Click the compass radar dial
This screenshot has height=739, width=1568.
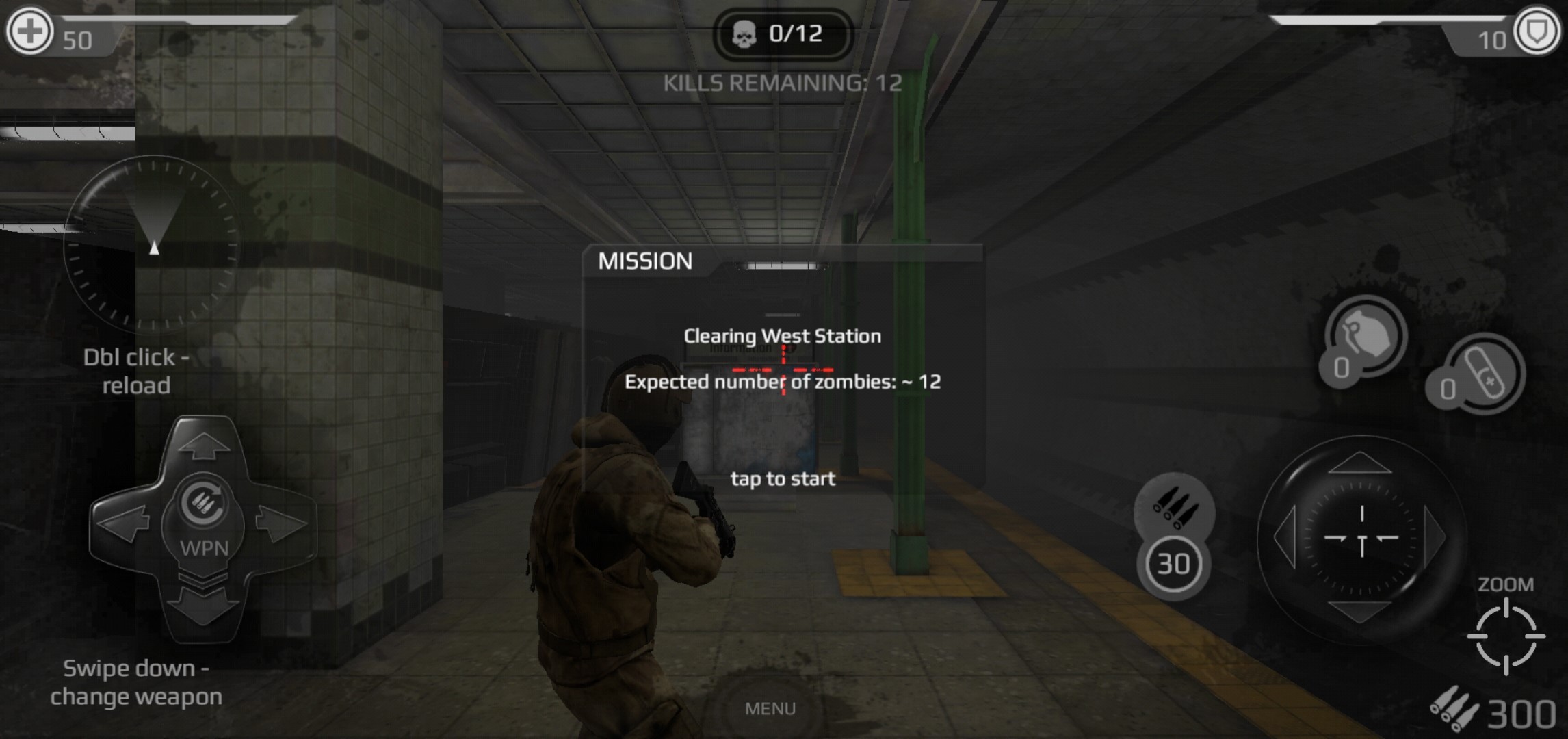152,244
